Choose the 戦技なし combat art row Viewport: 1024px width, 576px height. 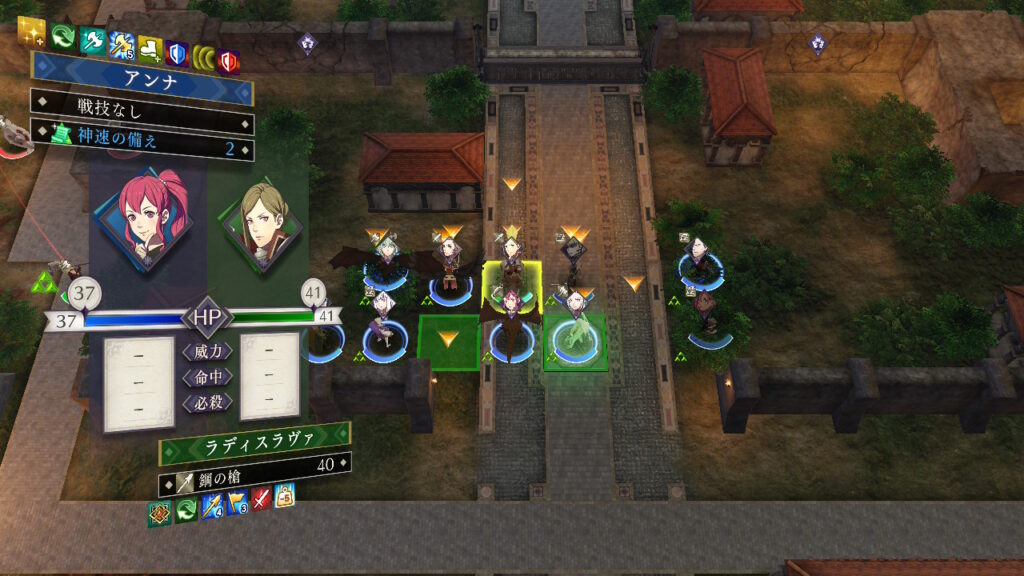tap(142, 103)
